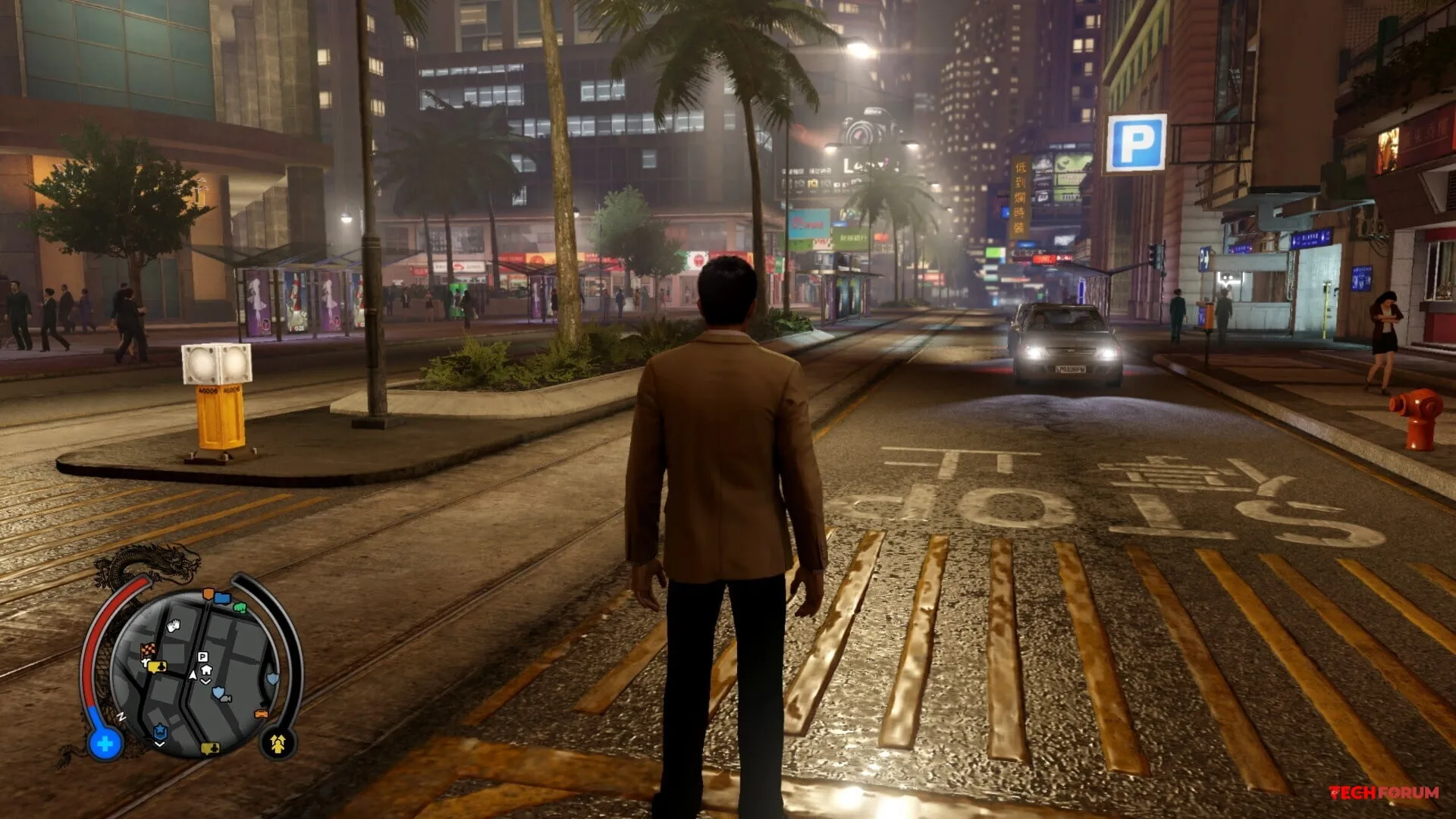Image resolution: width=1456 pixels, height=819 pixels.
Task: Select the yellow face meter figure icon
Action: click(278, 743)
